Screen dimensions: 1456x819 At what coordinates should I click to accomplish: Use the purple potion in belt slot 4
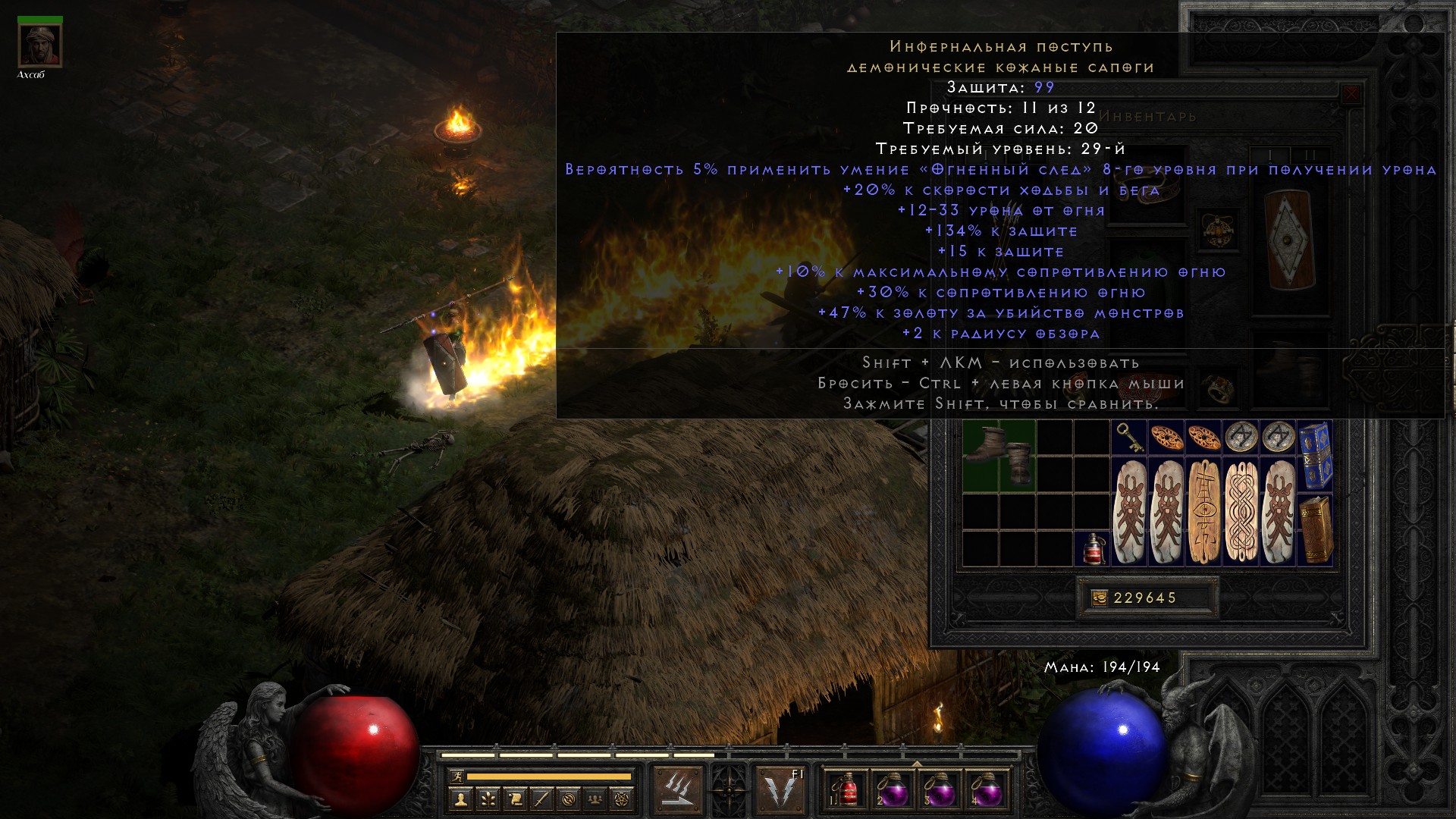point(986,789)
